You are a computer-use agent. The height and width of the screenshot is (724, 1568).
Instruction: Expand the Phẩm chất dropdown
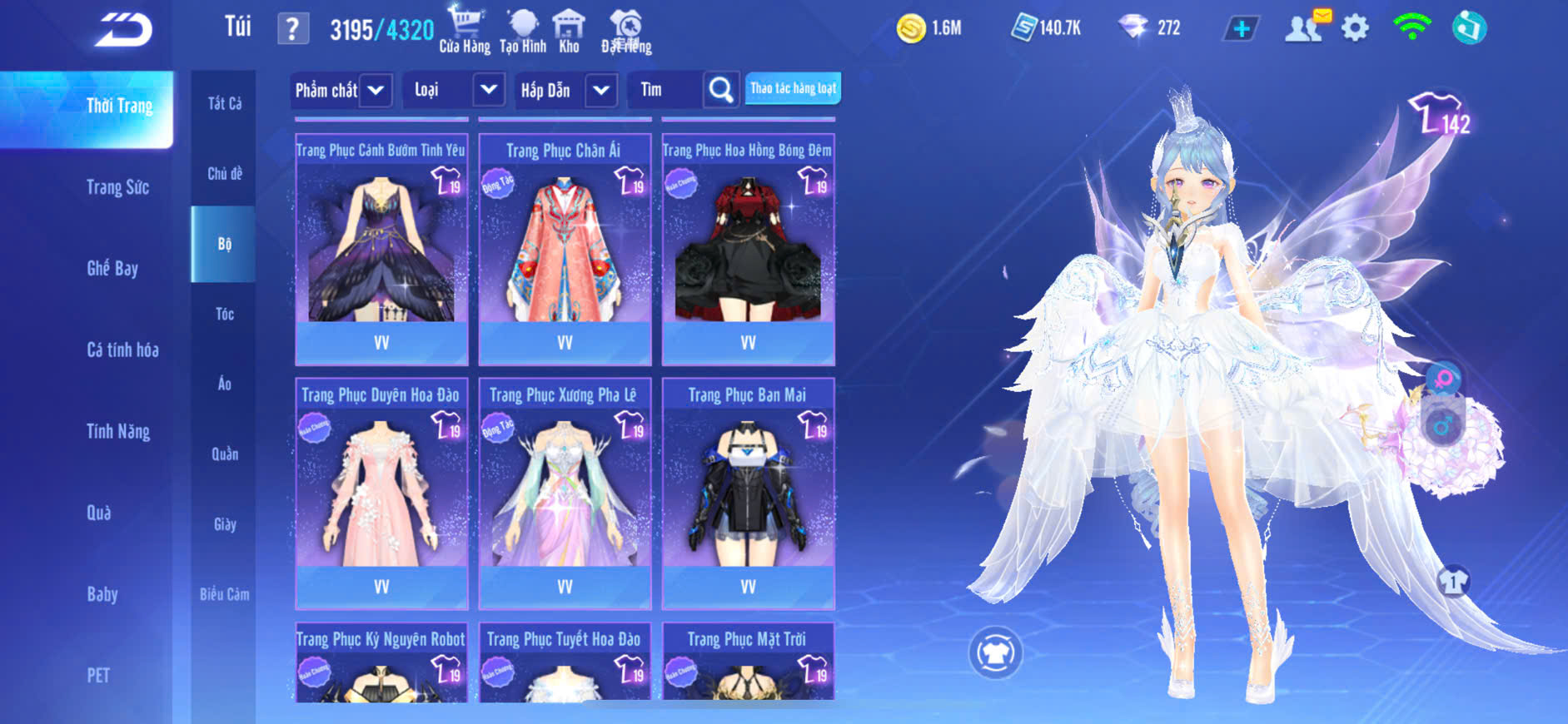376,90
